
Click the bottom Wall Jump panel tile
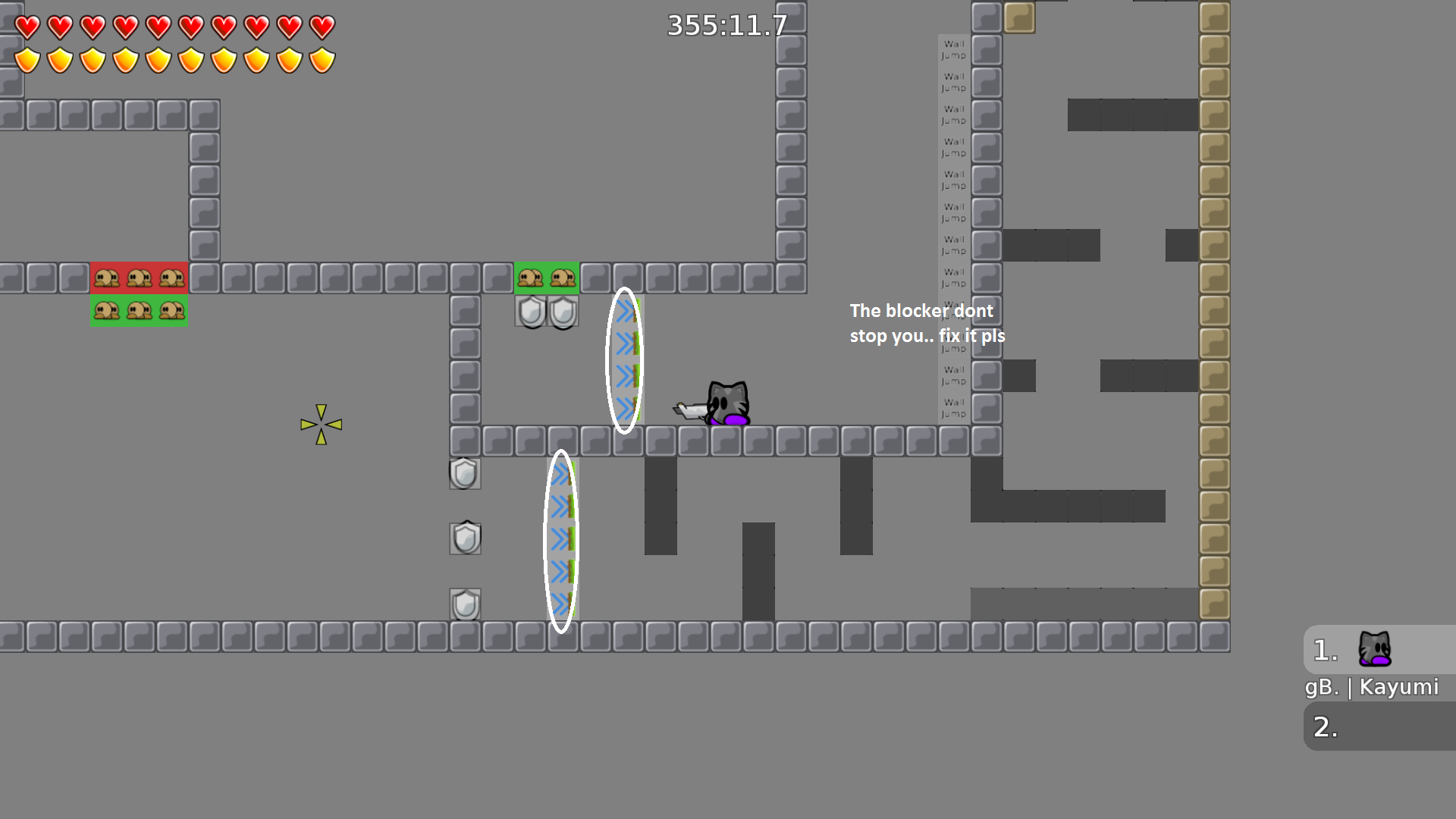tap(952, 408)
